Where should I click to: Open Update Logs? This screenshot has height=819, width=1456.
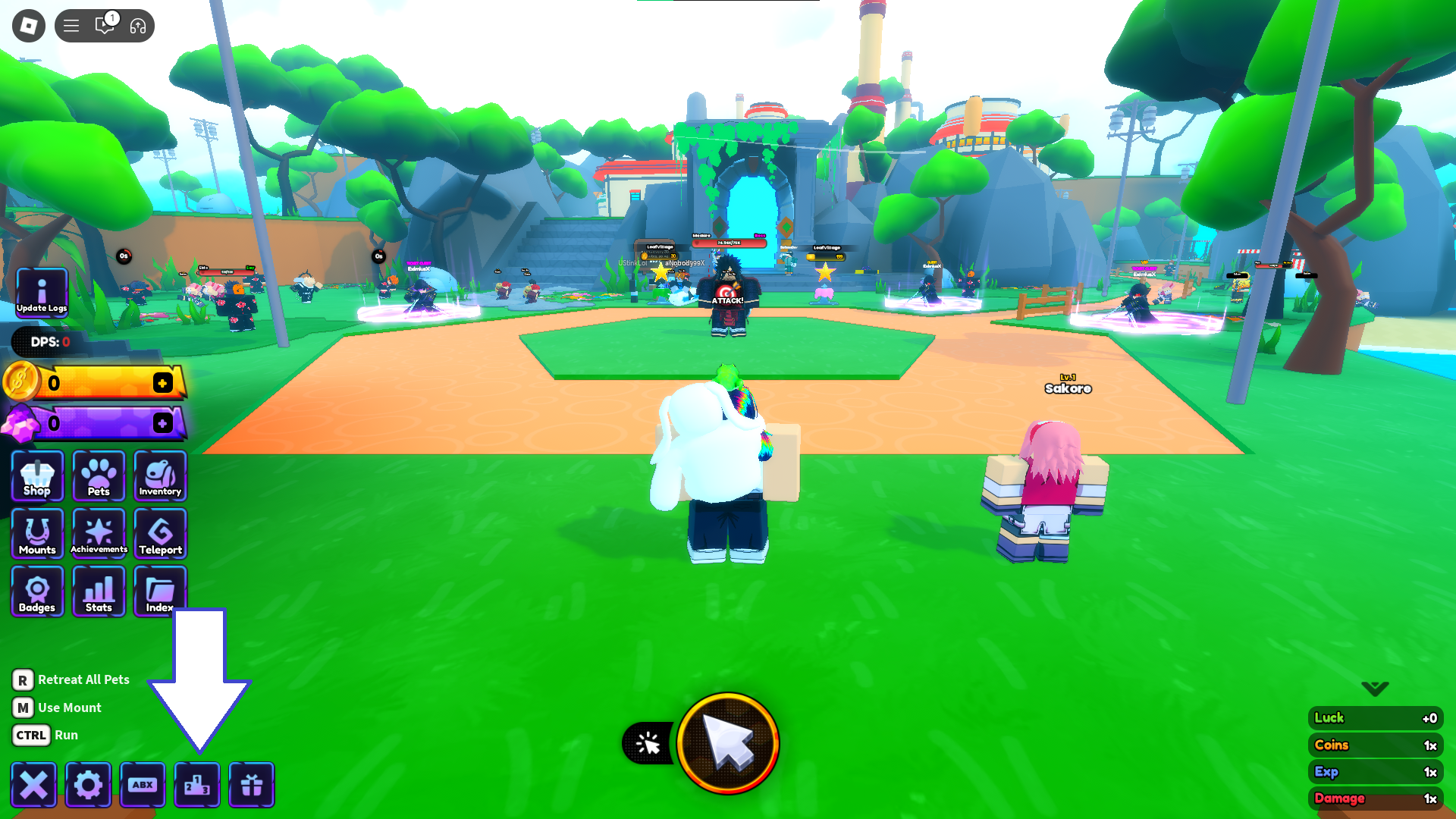(x=41, y=291)
